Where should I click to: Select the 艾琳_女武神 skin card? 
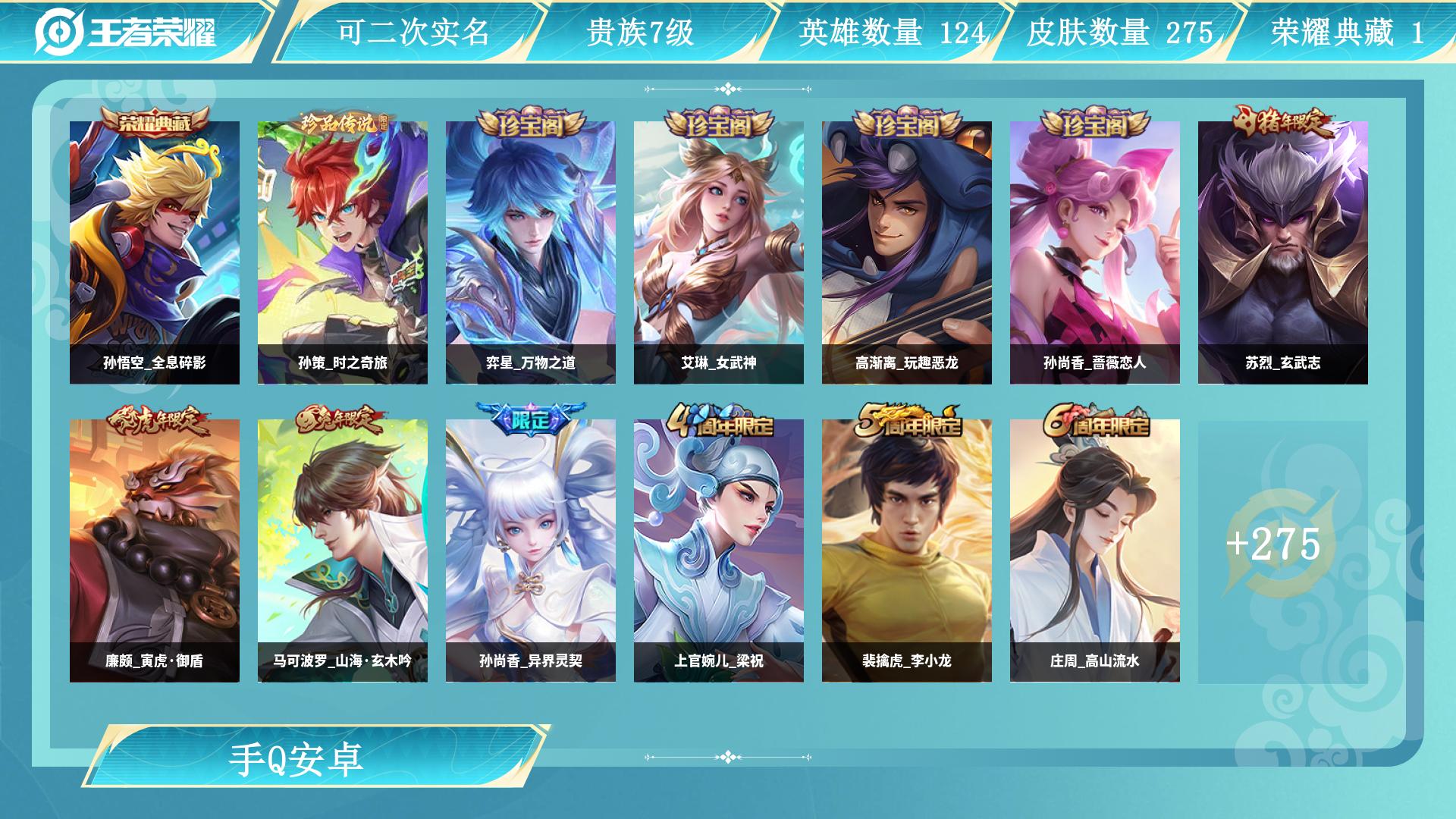click(719, 253)
